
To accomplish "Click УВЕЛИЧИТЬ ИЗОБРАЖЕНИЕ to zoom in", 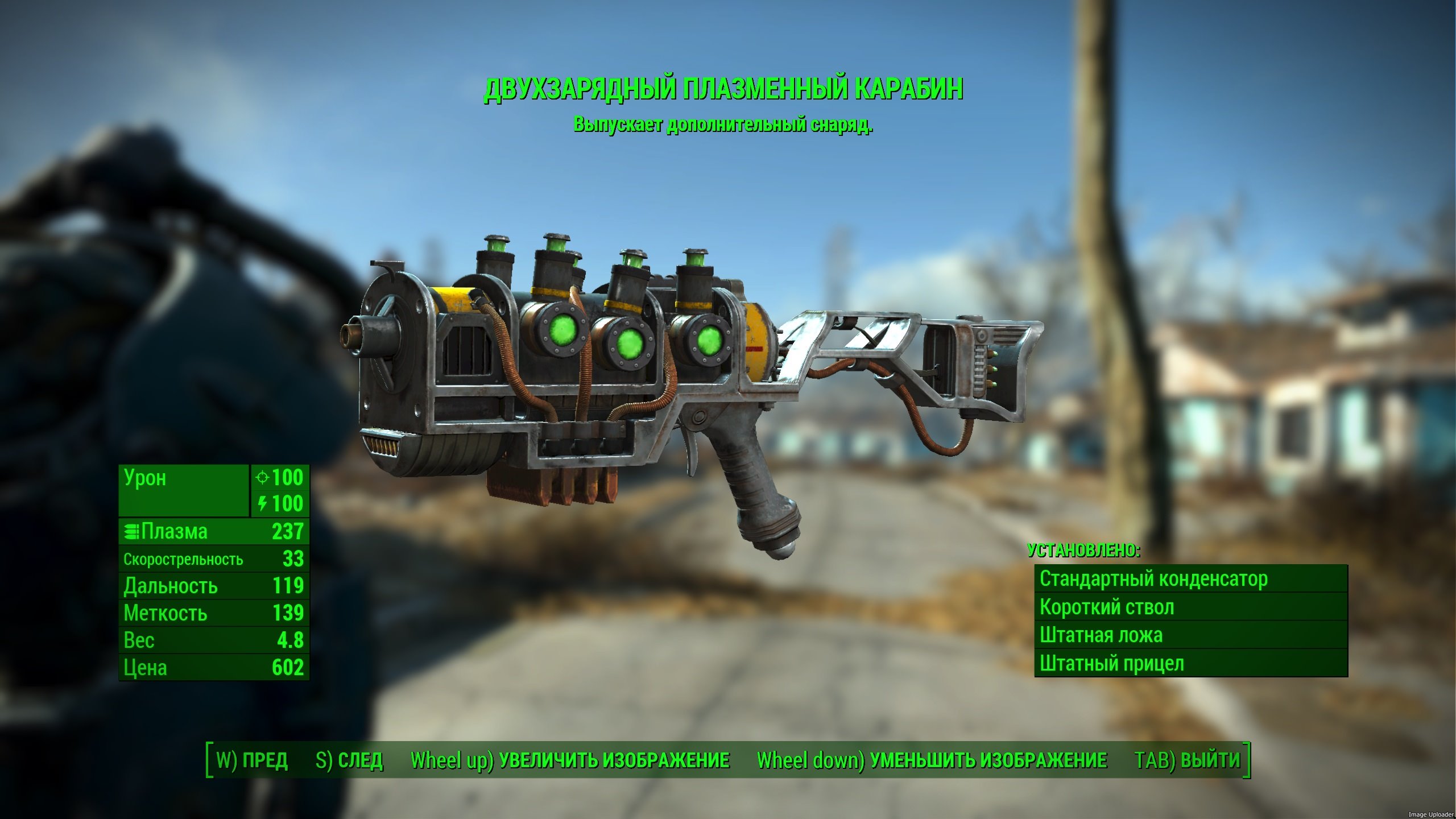I will pyautogui.click(x=570, y=760).
